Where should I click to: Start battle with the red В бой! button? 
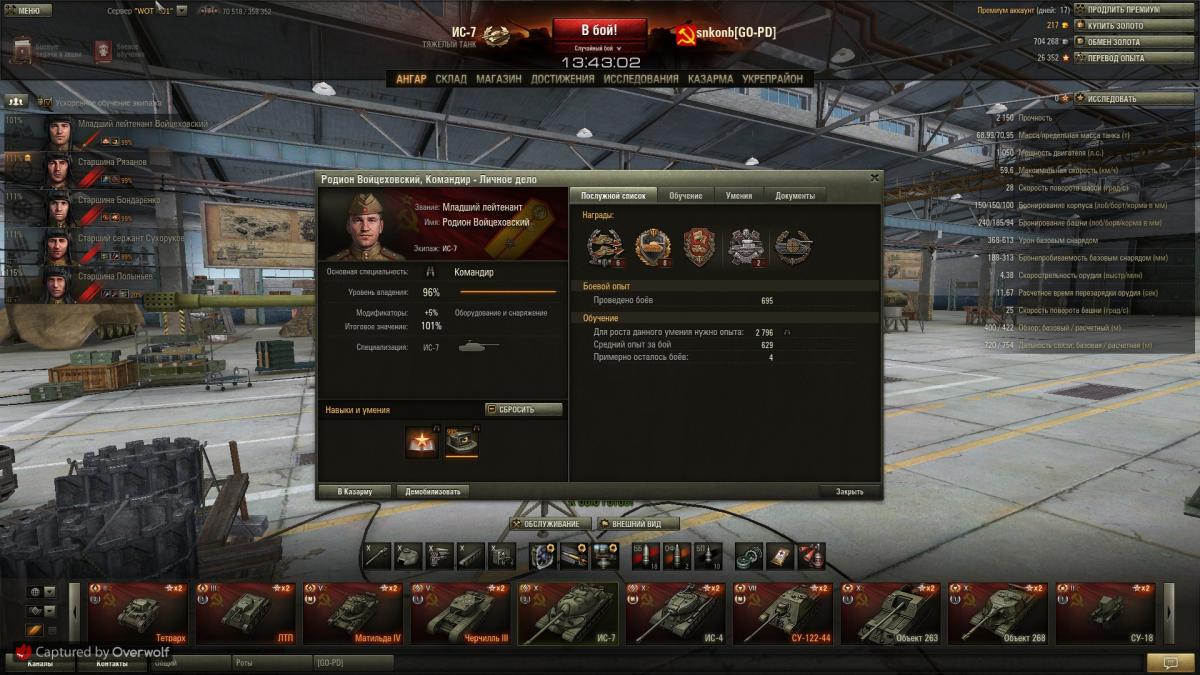coord(599,30)
